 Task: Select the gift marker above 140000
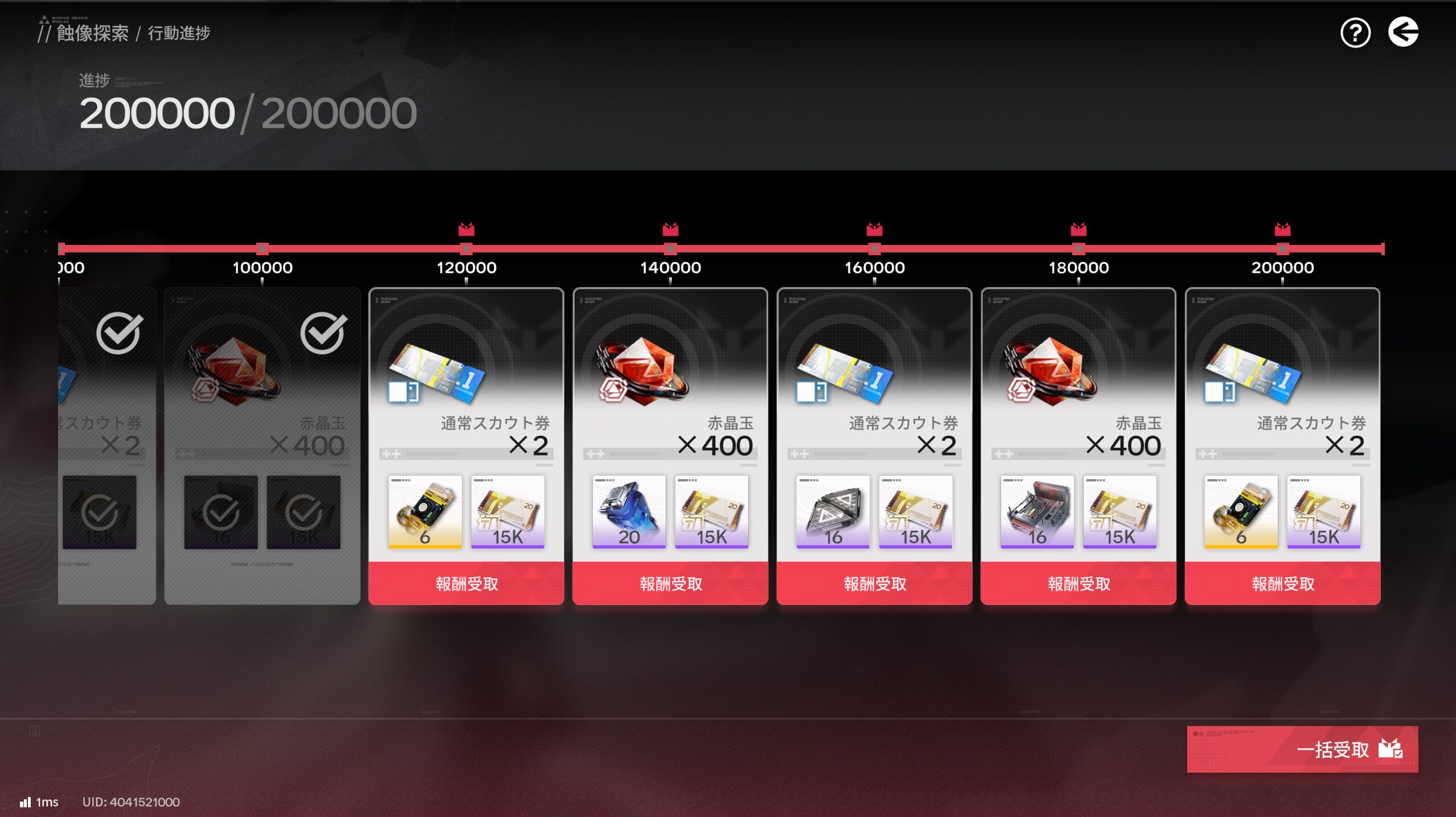point(670,230)
